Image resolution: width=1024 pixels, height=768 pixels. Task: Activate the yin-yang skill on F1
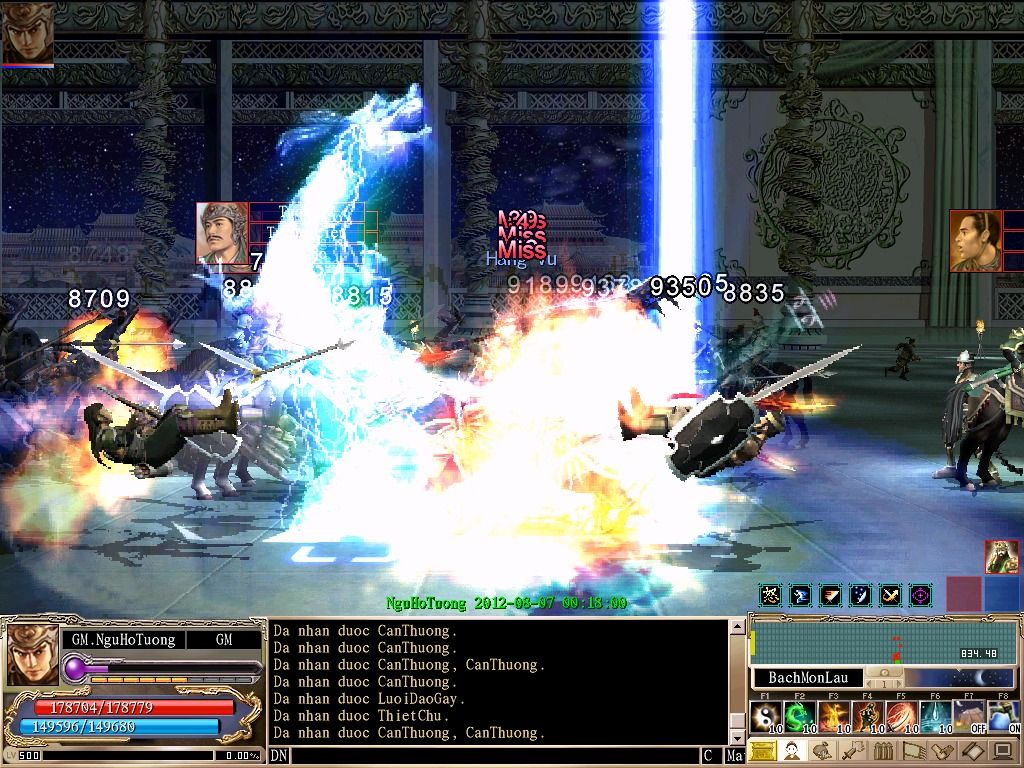[766, 716]
